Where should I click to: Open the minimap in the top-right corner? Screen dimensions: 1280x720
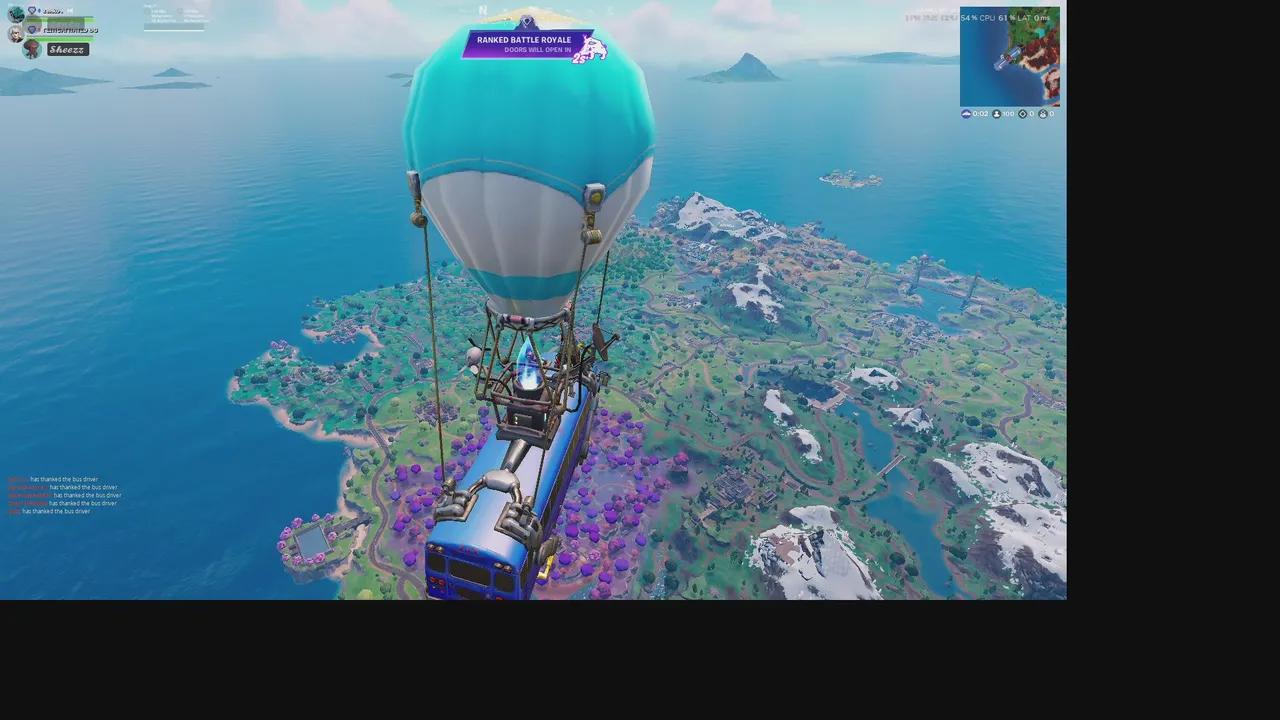pos(1011,56)
